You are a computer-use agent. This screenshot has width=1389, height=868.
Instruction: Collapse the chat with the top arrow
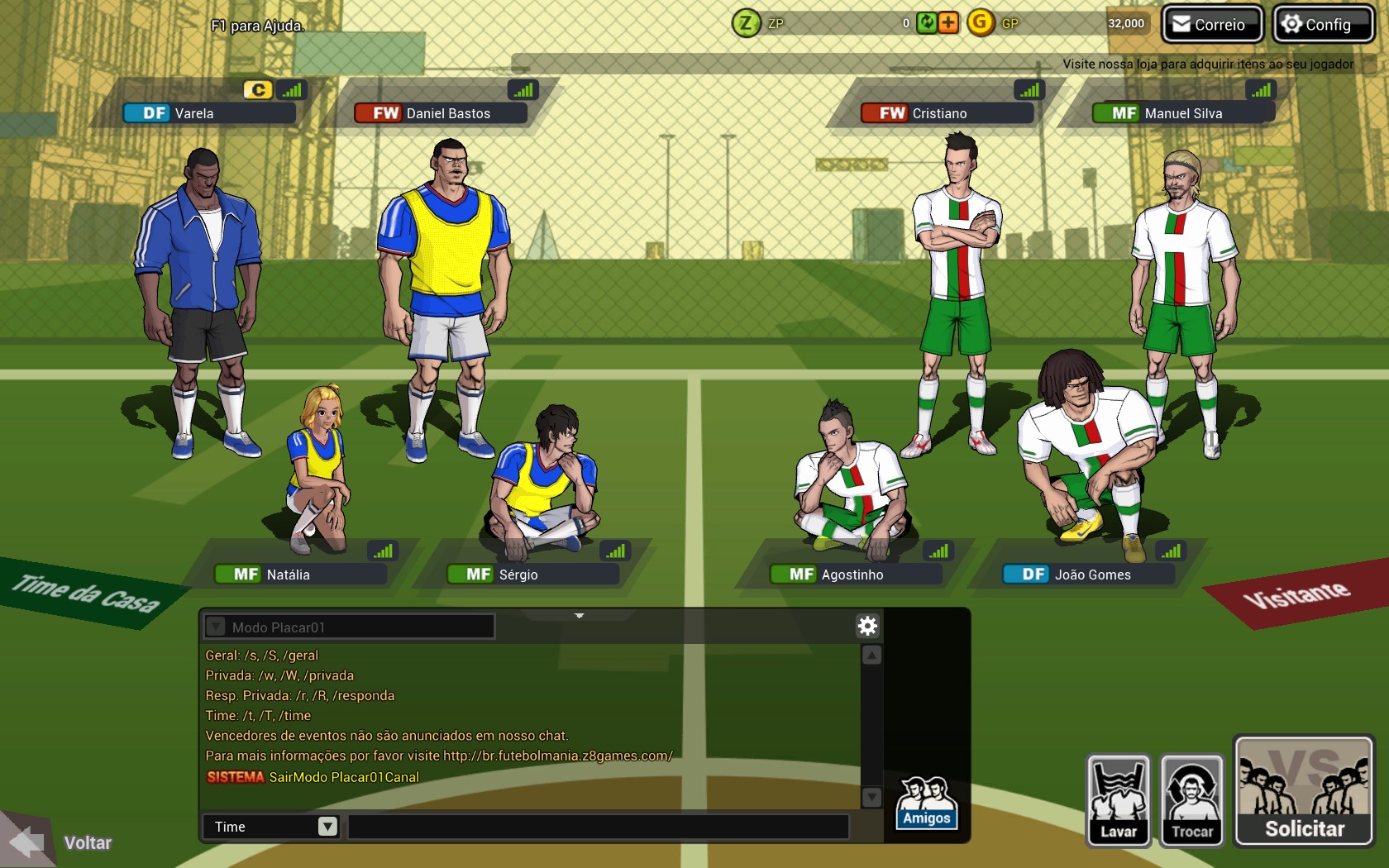[580, 616]
